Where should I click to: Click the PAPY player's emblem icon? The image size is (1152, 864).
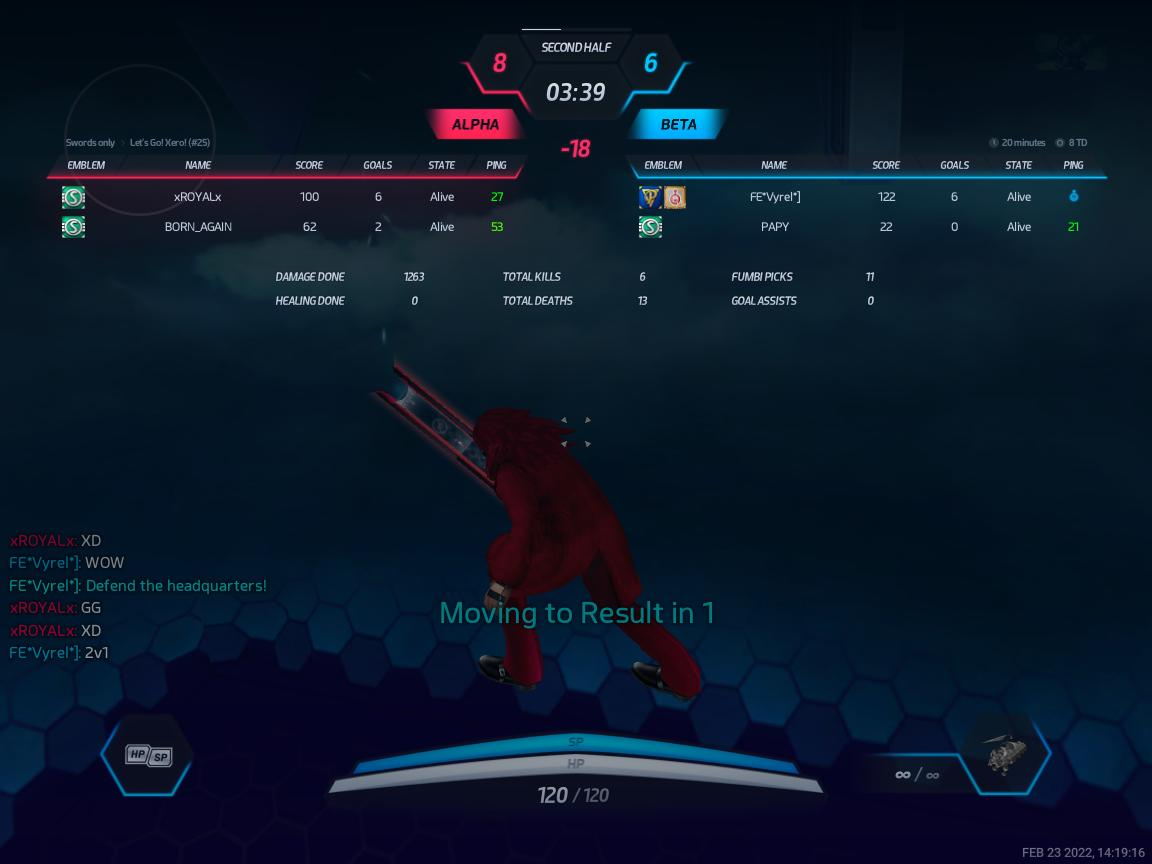pyautogui.click(x=650, y=227)
